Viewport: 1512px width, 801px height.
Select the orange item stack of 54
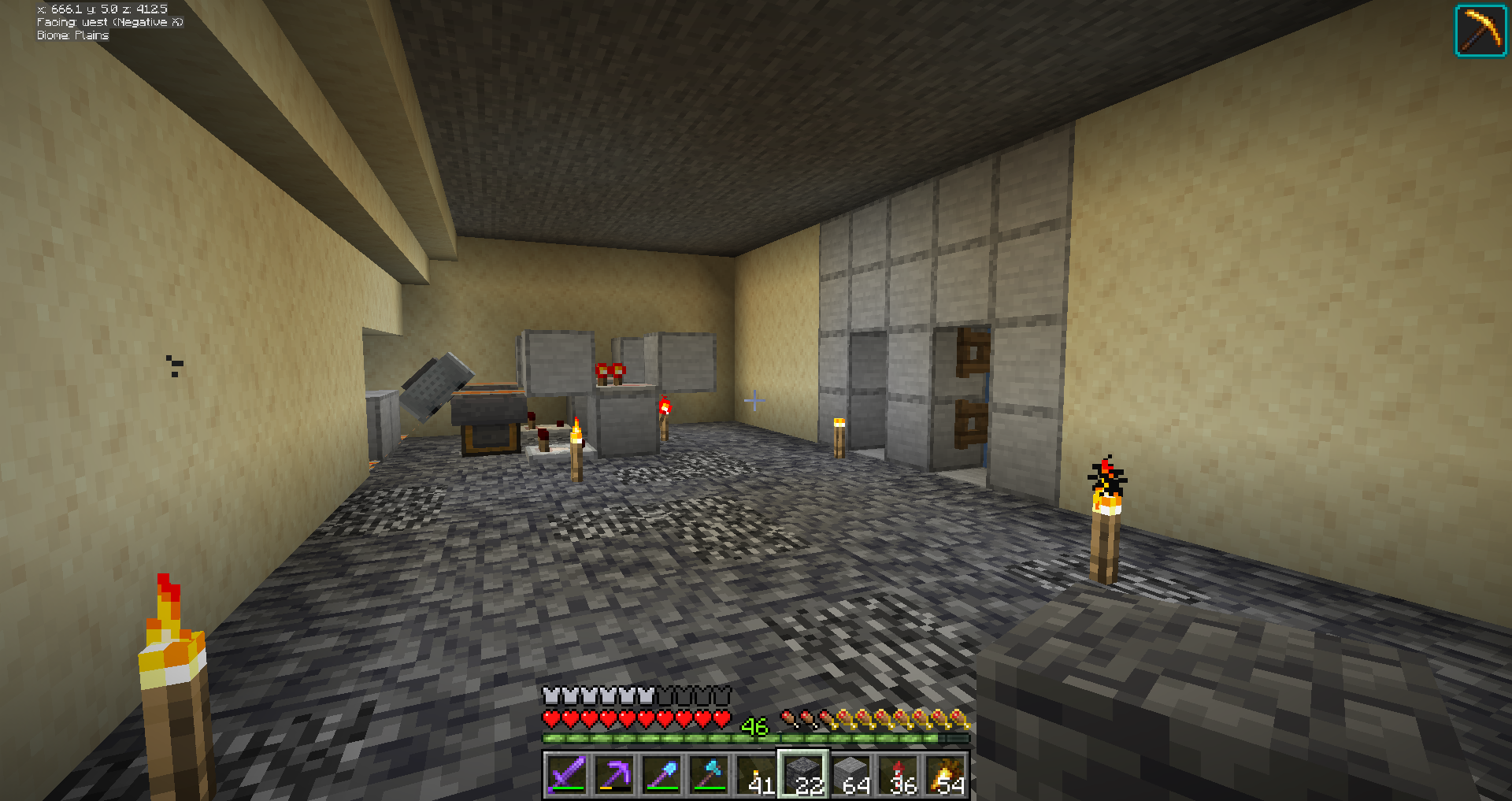[x=945, y=774]
